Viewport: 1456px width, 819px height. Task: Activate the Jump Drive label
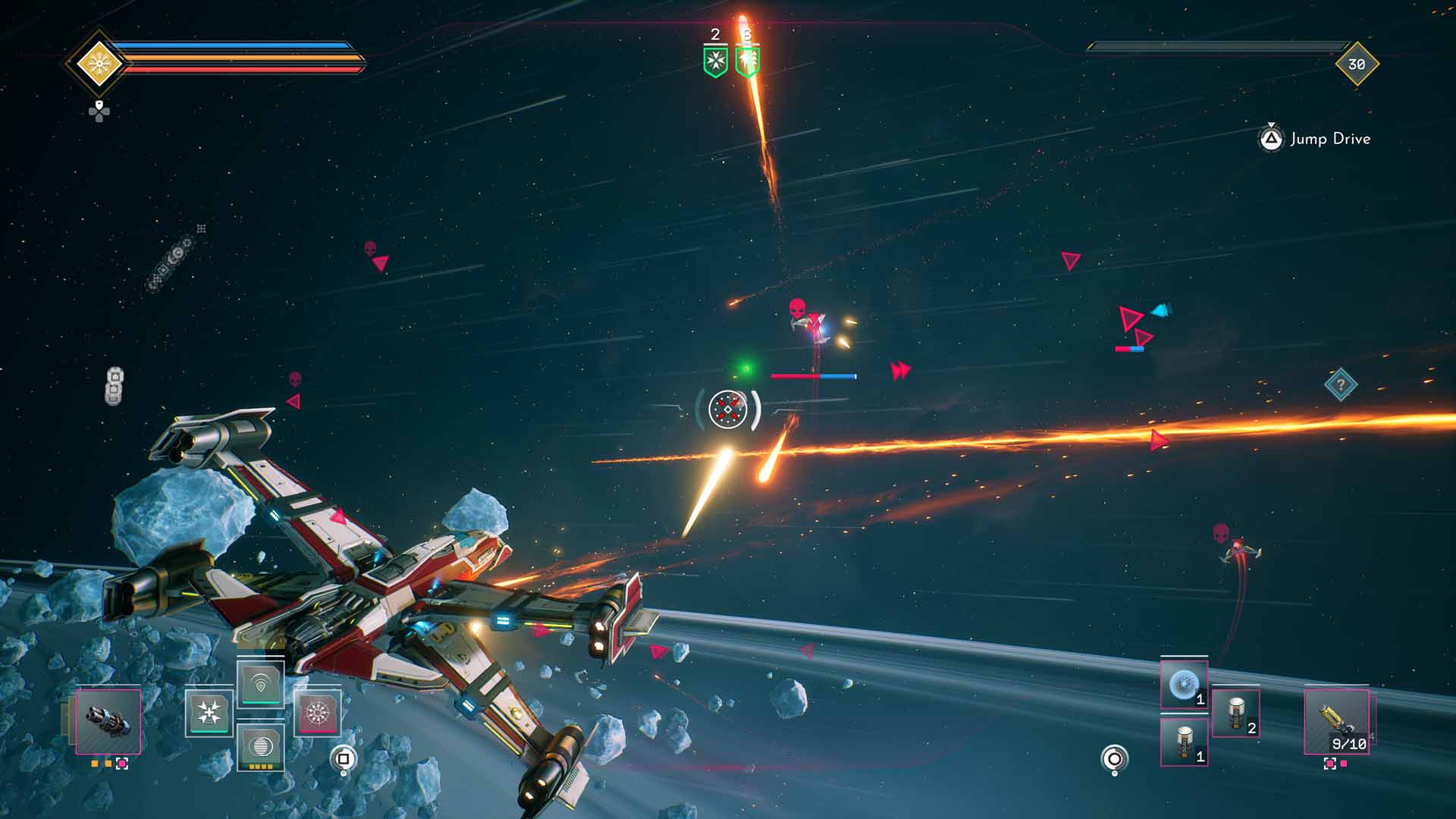[1331, 140]
